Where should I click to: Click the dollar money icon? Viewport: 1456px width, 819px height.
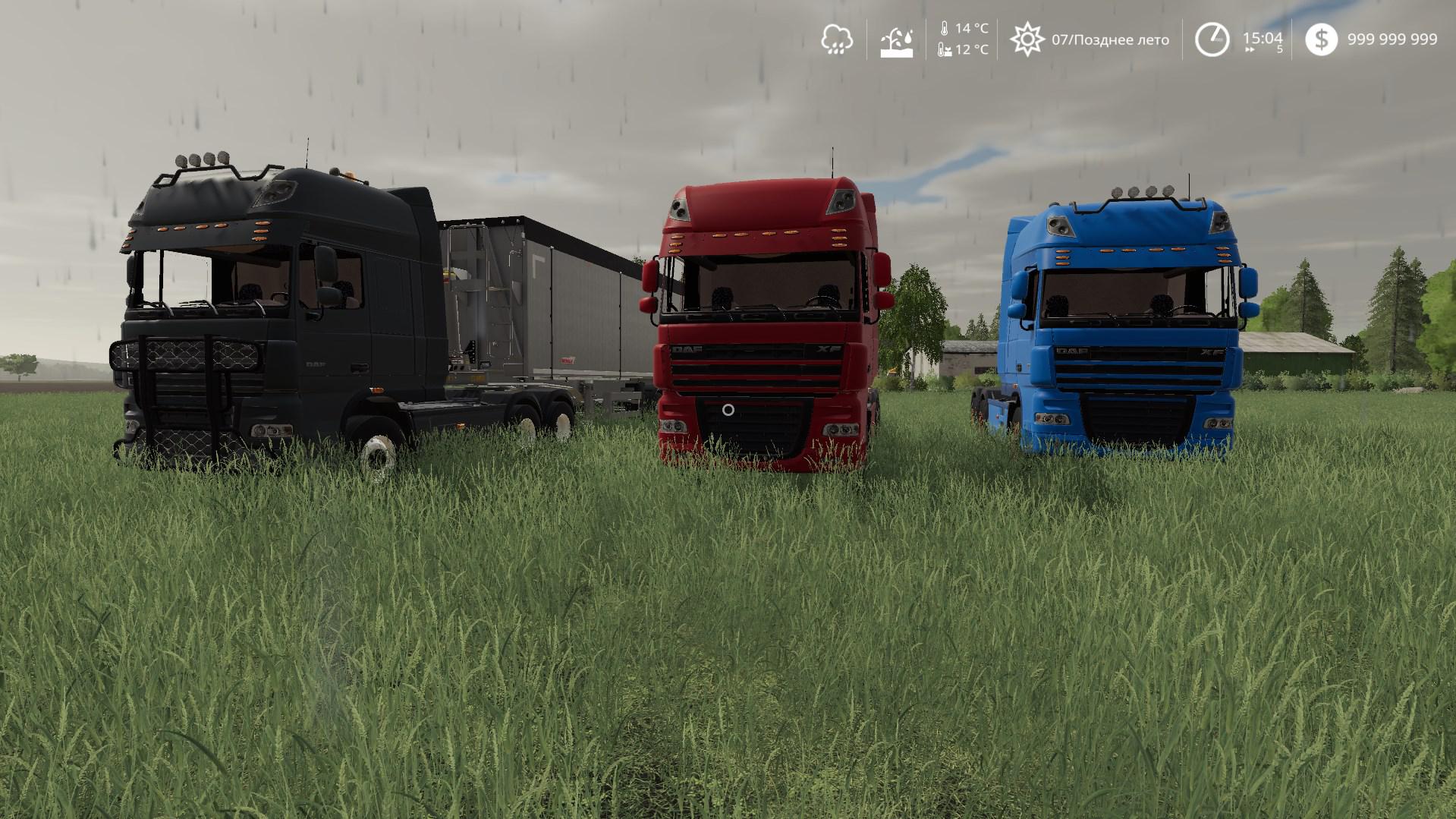coord(1321,39)
